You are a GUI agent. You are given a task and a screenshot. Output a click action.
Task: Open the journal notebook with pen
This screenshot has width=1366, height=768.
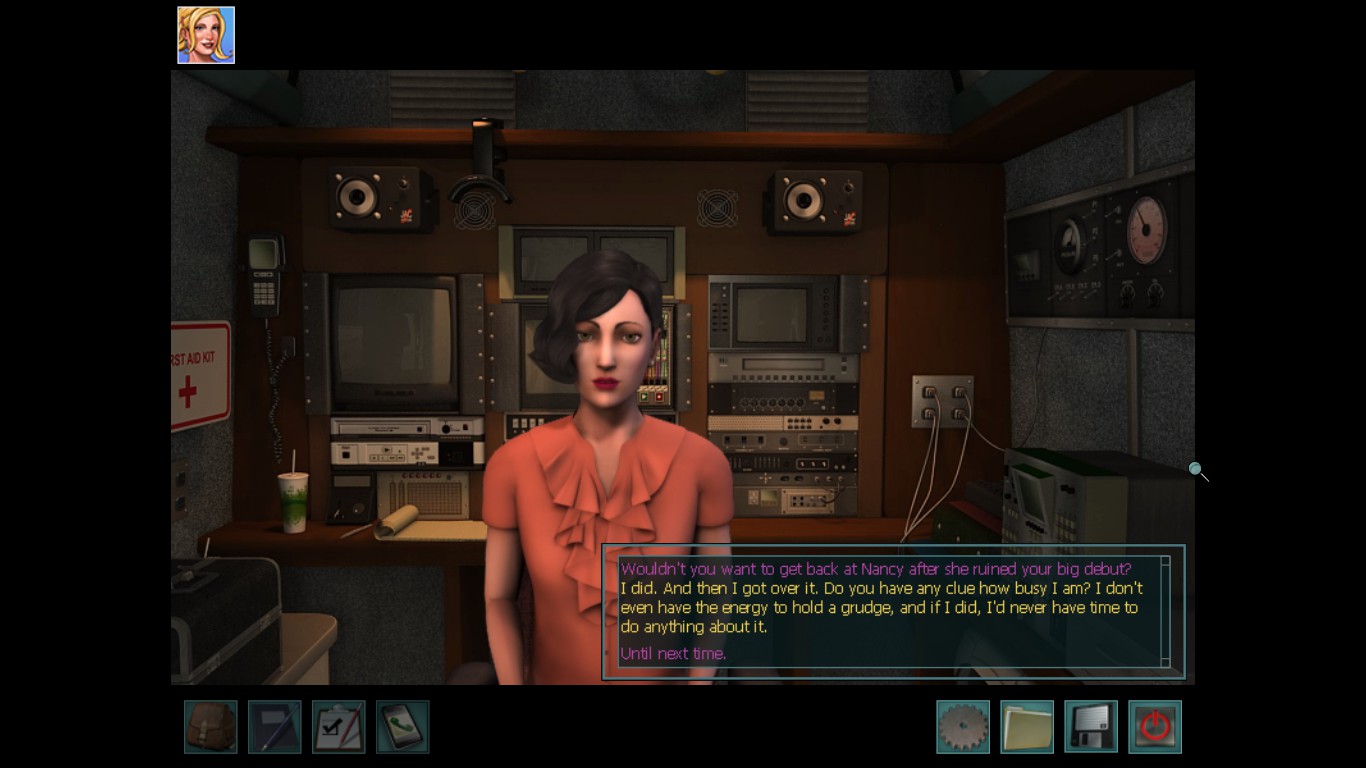coord(274,726)
